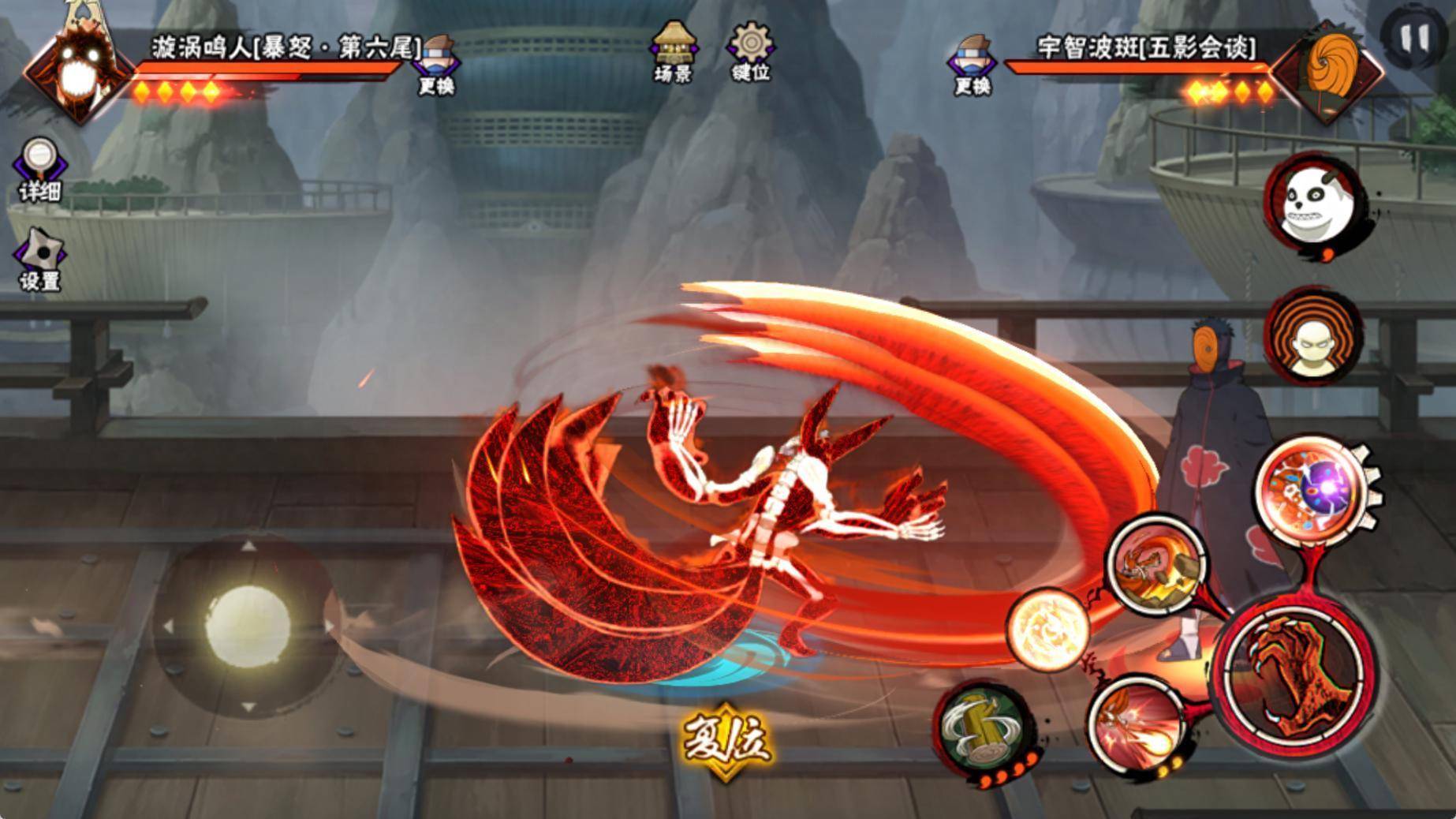1456x819 pixels.
Task: Open the 详细 details panel
Action: 39,170
